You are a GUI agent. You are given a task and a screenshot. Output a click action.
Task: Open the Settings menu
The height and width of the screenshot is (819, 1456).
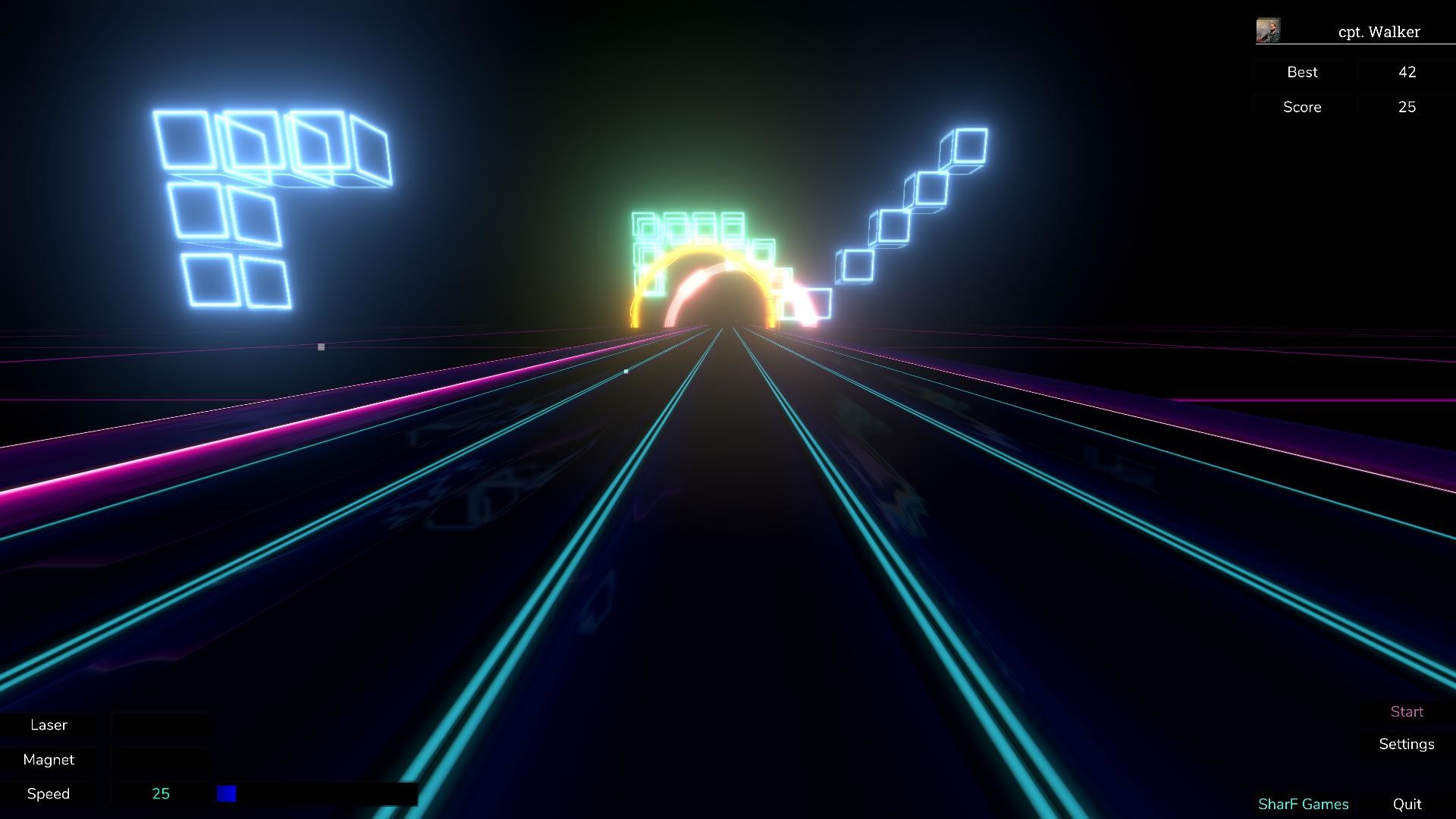[x=1406, y=744]
